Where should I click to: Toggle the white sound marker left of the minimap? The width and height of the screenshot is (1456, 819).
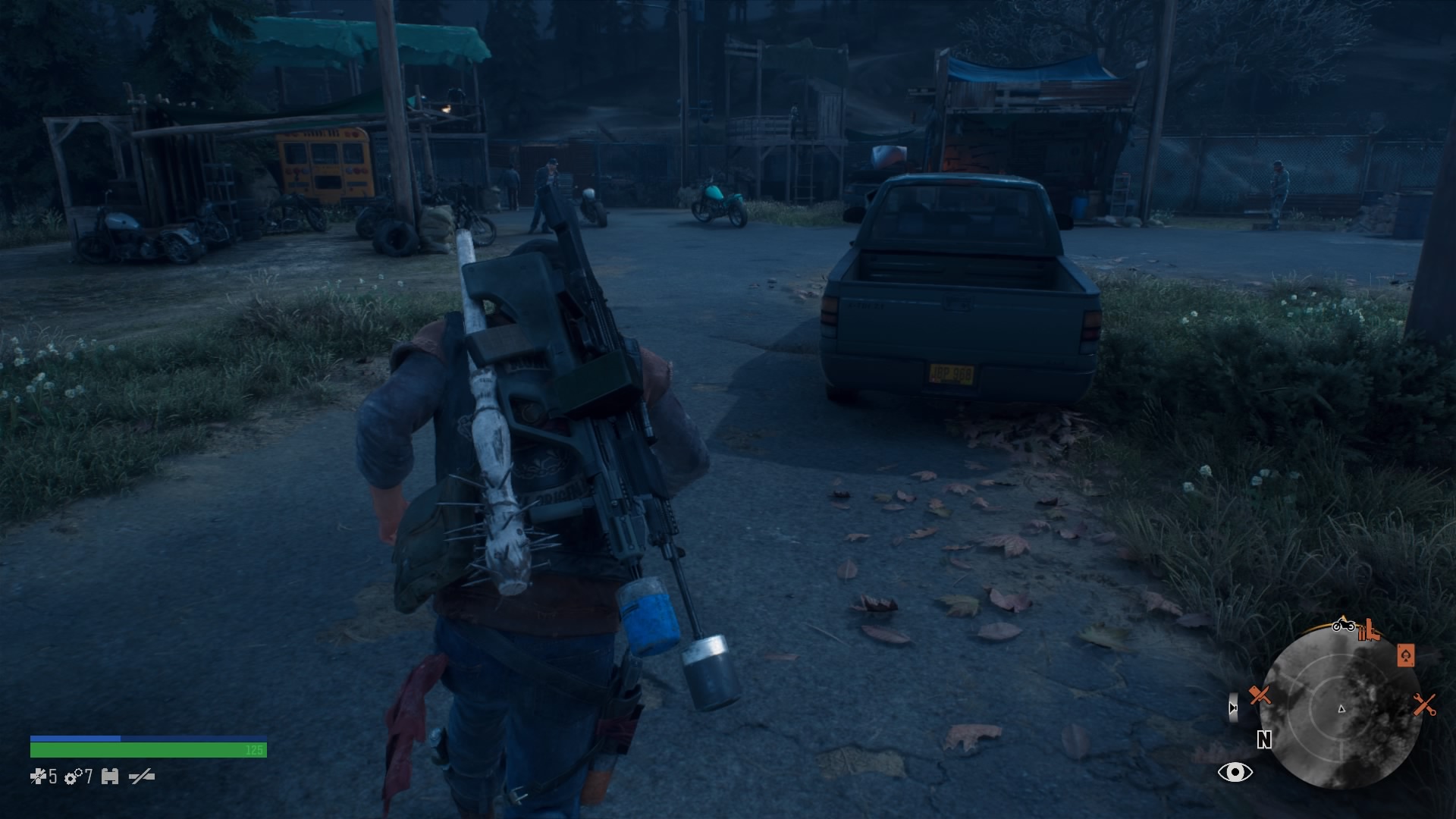[1233, 708]
